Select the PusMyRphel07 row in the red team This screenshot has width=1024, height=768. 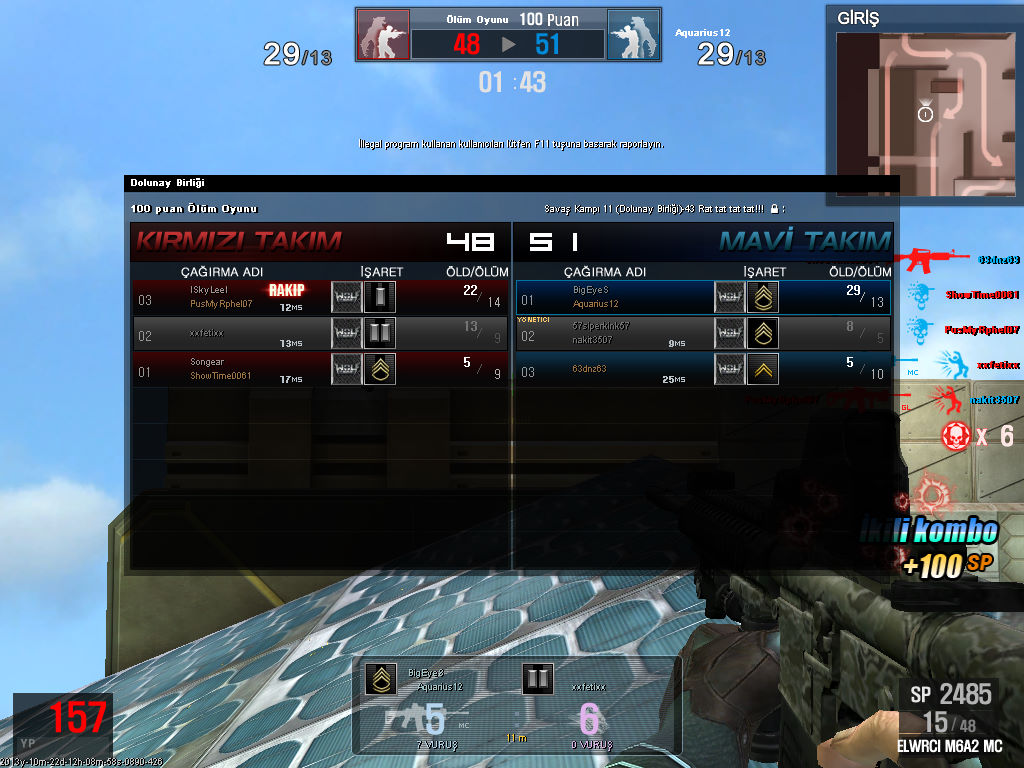coord(320,297)
